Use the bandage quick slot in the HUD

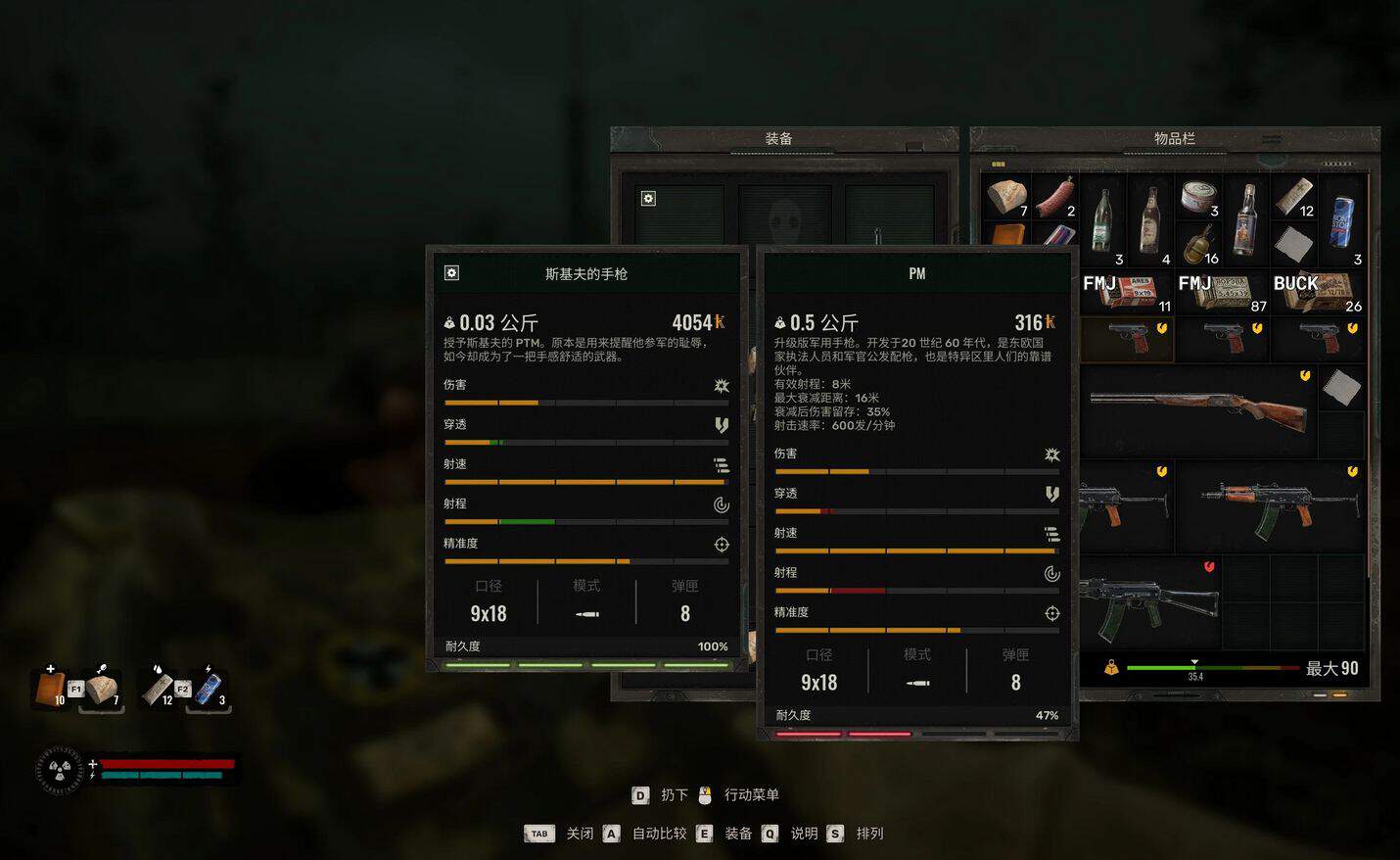[x=159, y=689]
